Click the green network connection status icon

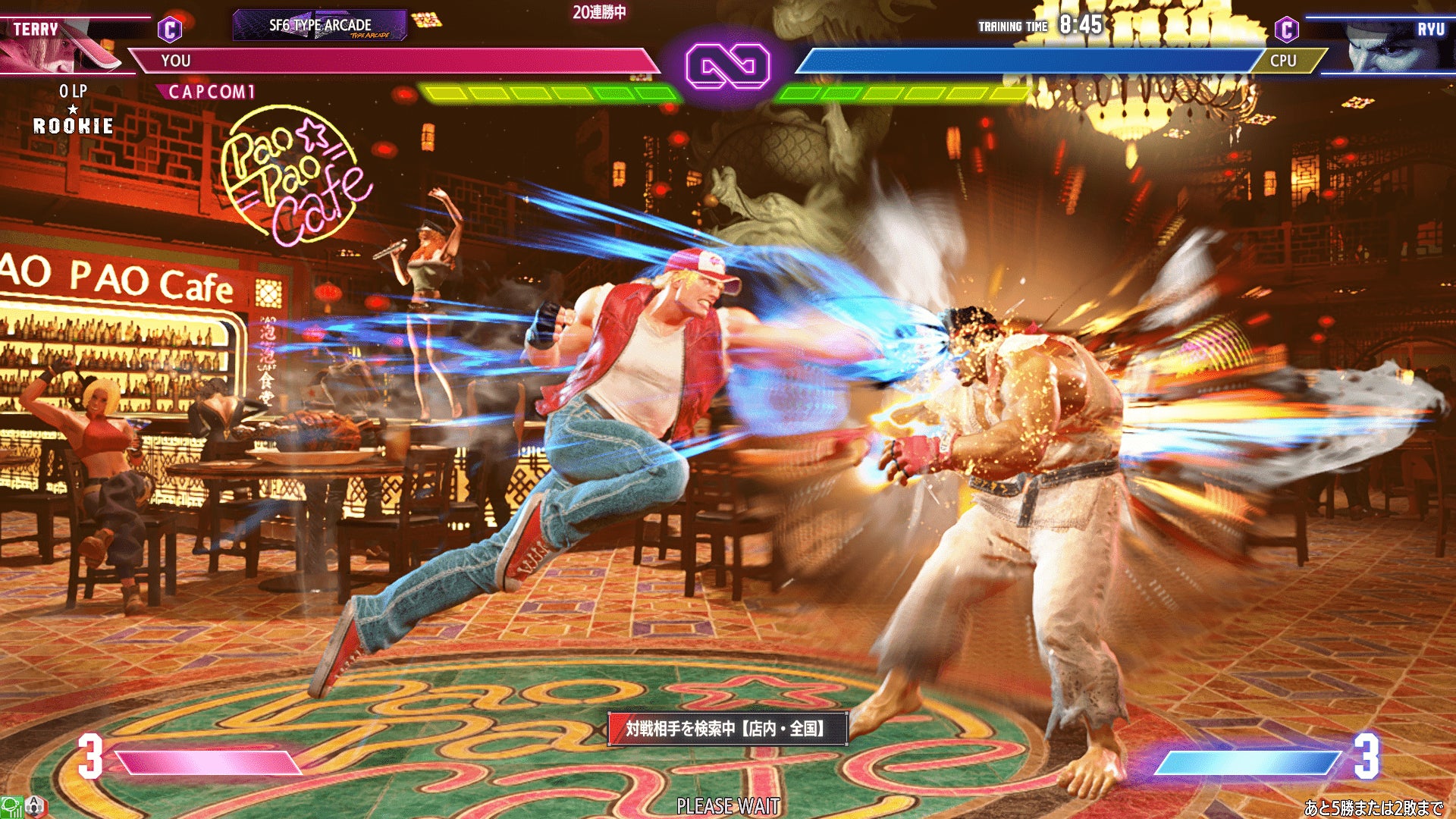(11, 807)
